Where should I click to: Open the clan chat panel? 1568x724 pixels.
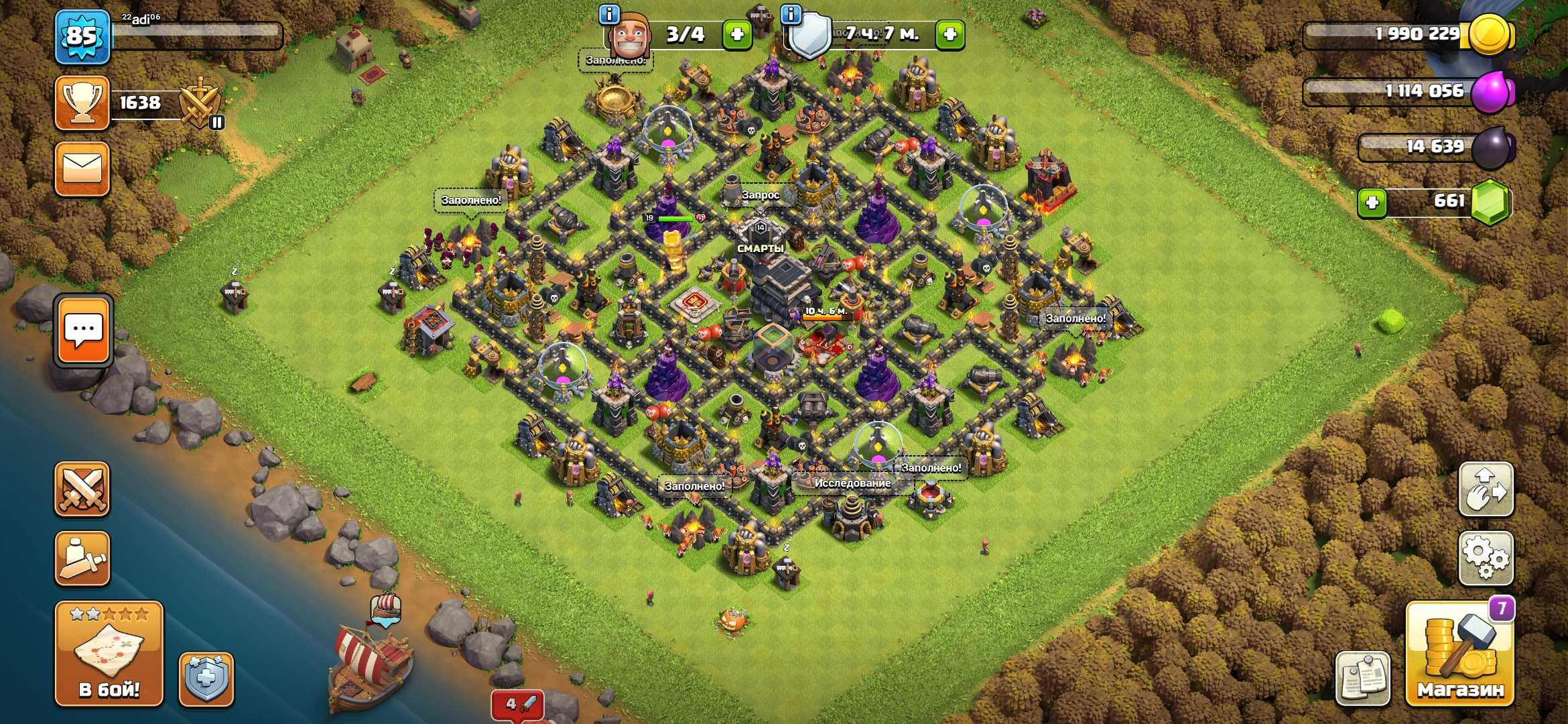click(83, 330)
